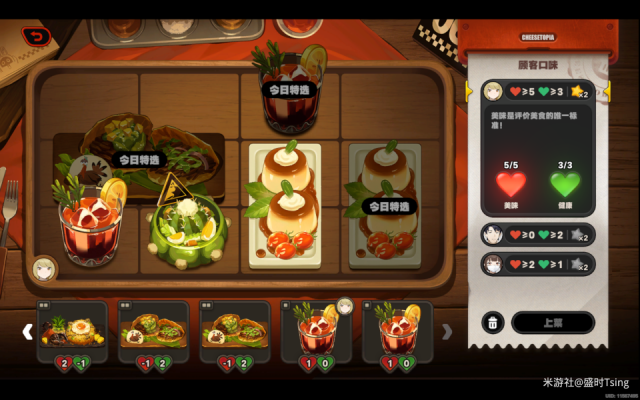Click the customer avatar on the tray edge

click(43, 268)
